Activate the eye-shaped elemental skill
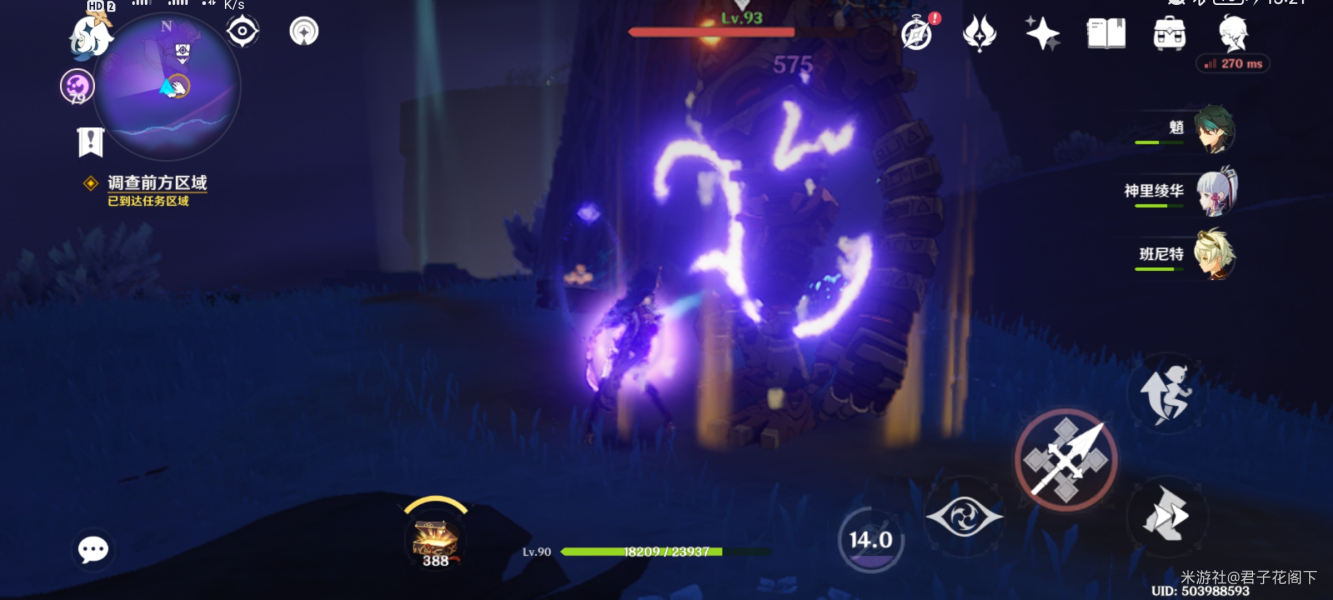 pyautogui.click(x=964, y=517)
